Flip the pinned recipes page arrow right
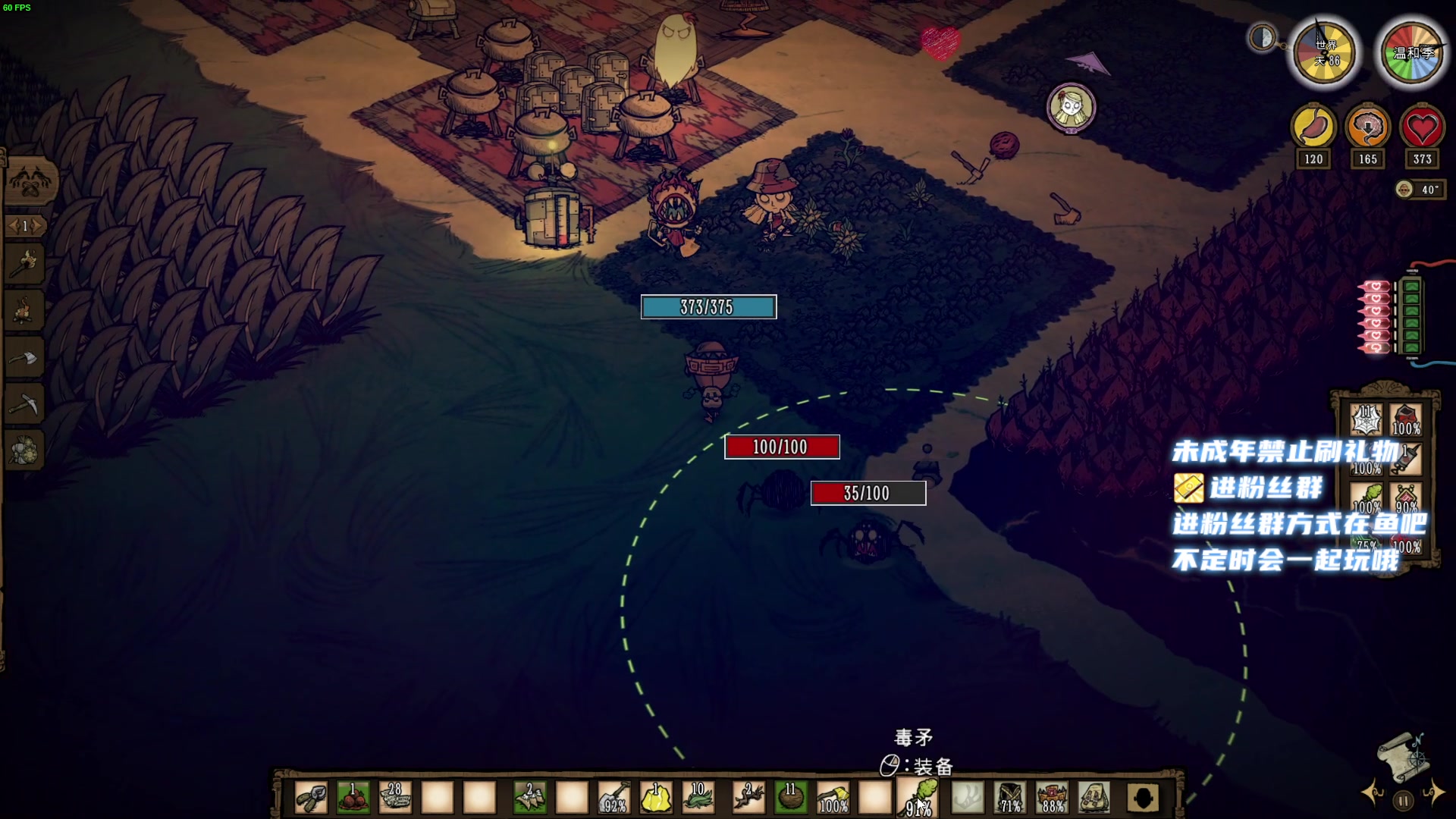 [x=37, y=226]
